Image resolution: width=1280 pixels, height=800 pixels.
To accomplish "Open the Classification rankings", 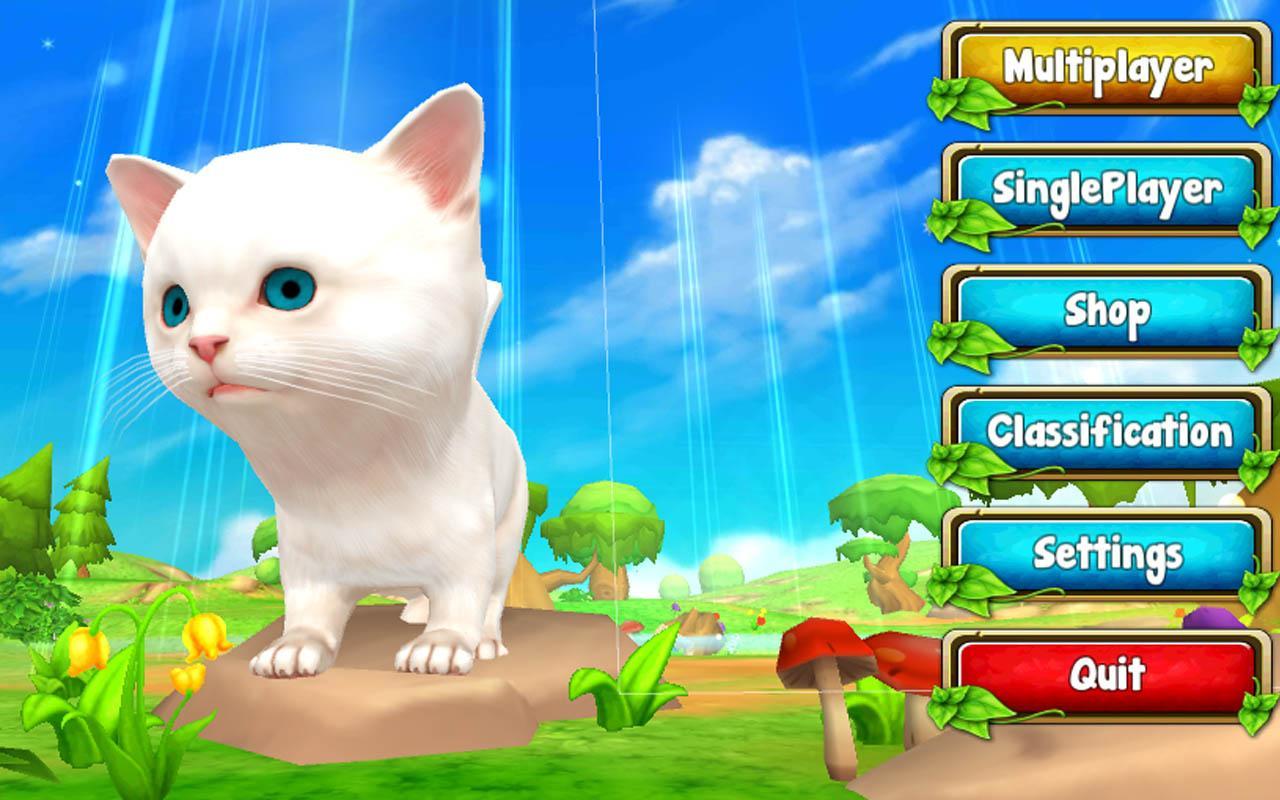I will click(x=1100, y=432).
